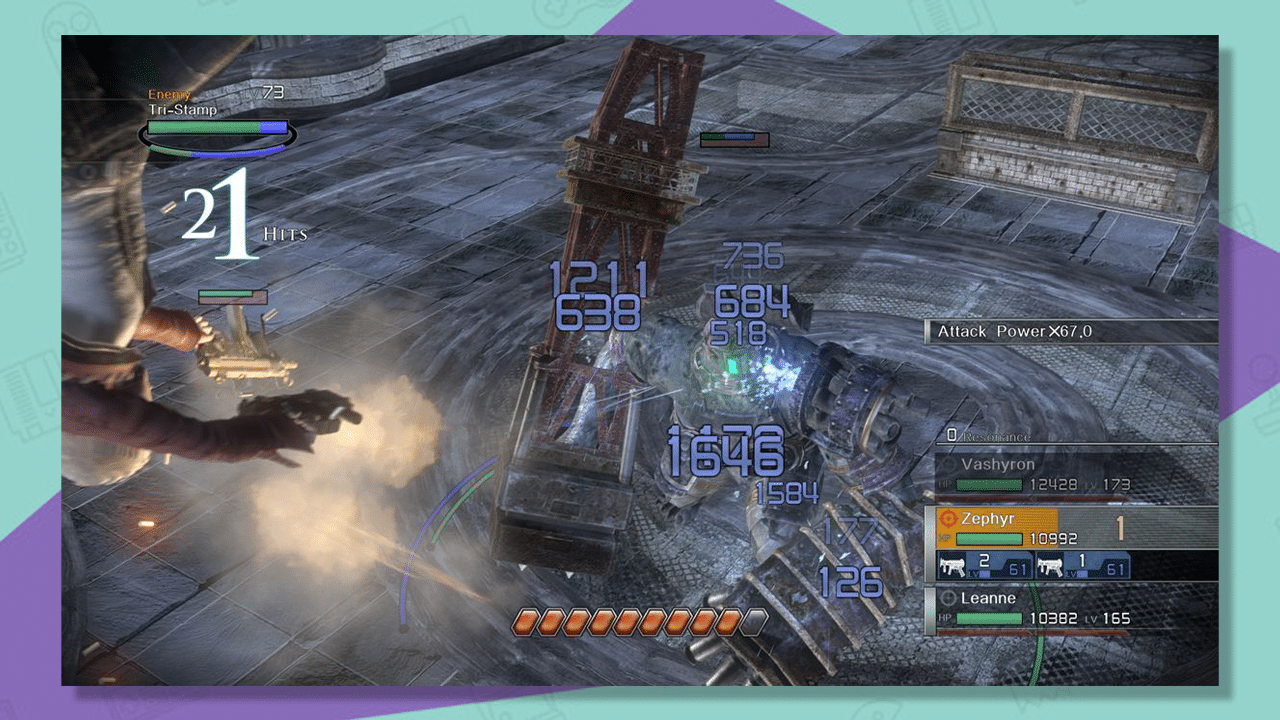The width and height of the screenshot is (1280, 720).
Task: Click the orange targeting reticle beside Zephyr
Action: point(949,519)
